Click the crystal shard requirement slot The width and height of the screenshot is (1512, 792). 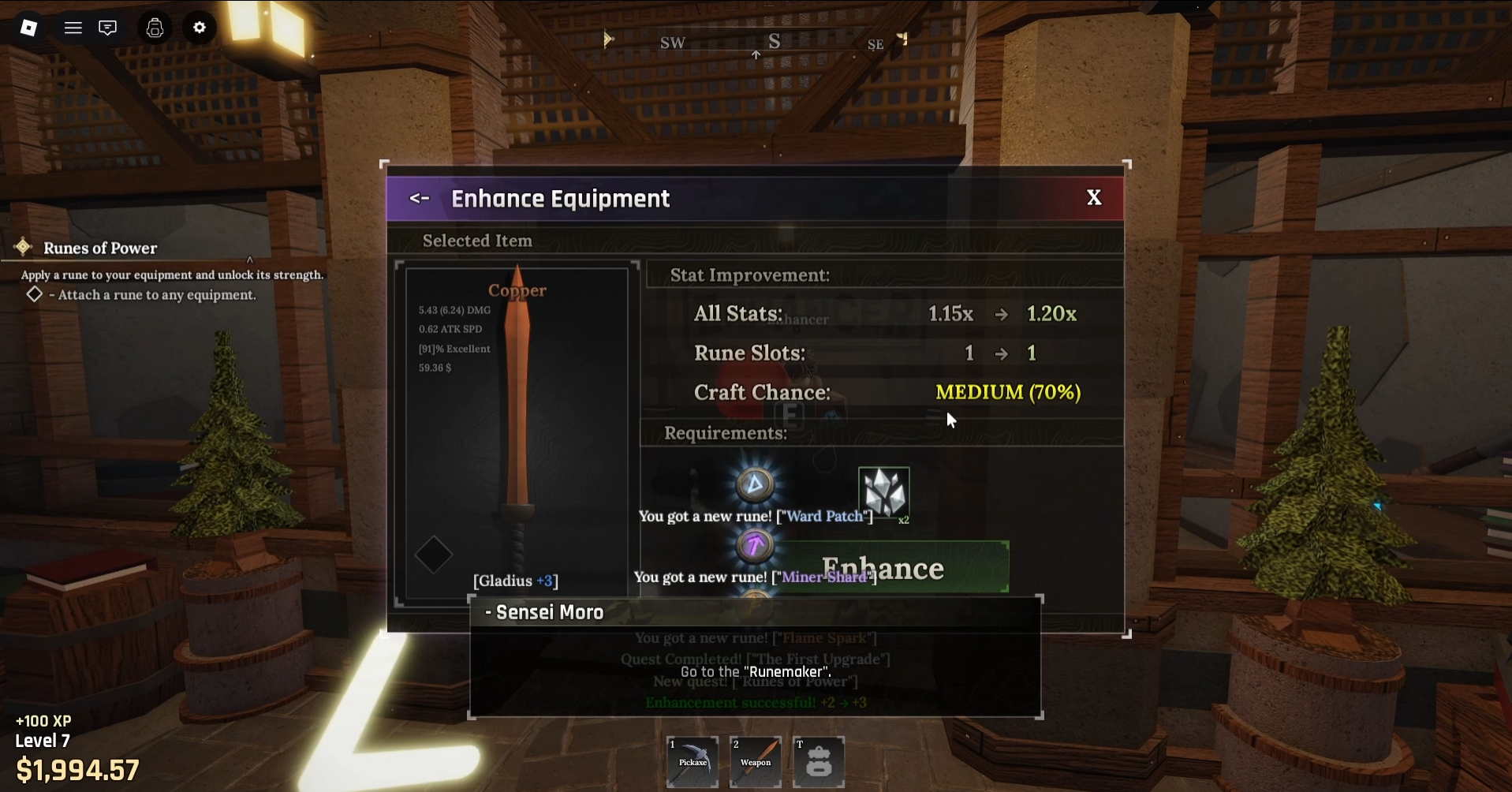point(883,492)
